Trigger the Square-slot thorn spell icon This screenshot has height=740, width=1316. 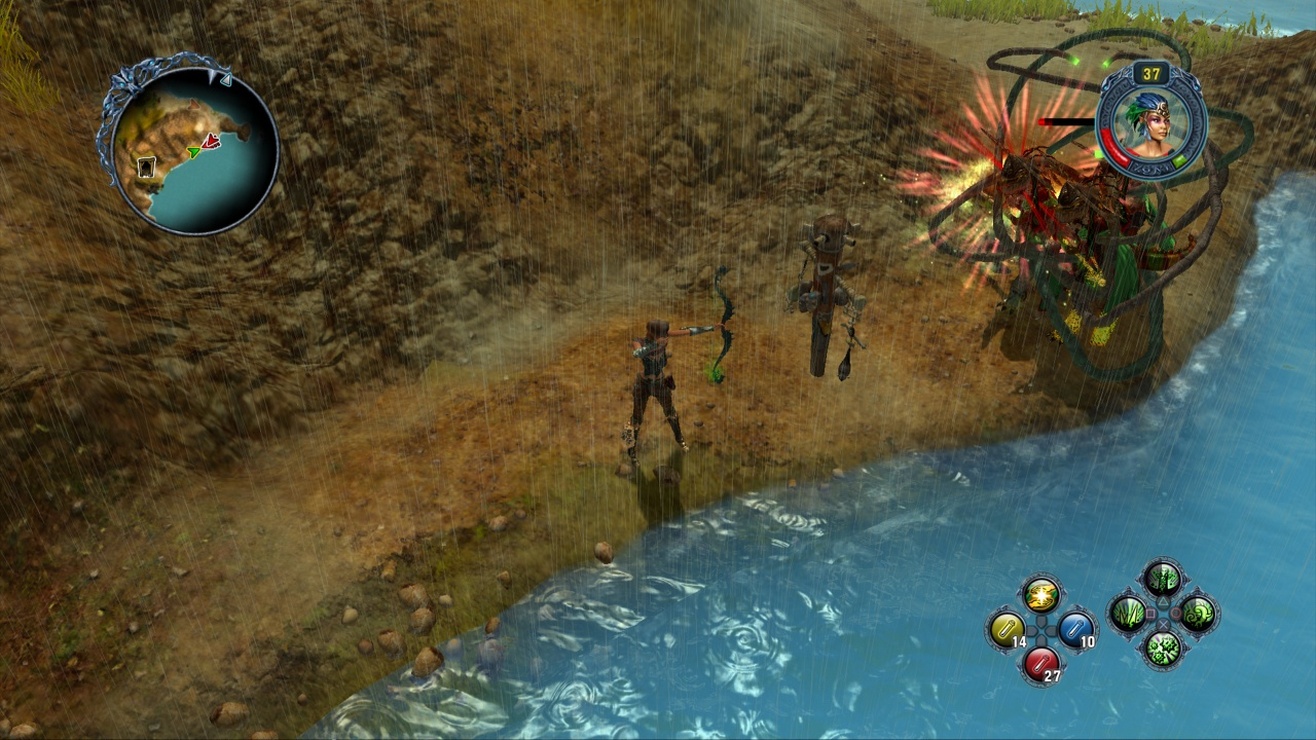[1126, 613]
